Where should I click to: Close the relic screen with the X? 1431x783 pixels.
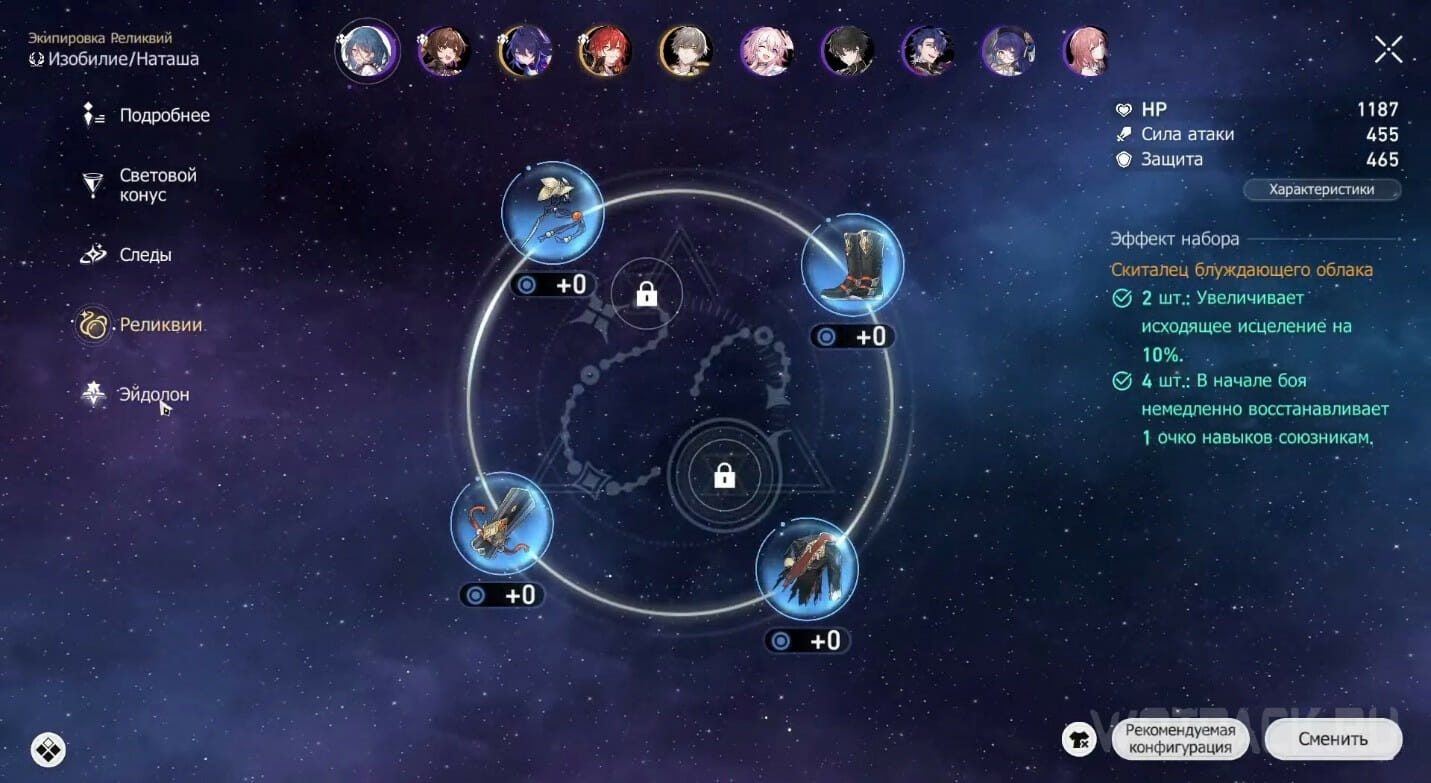(x=1388, y=49)
